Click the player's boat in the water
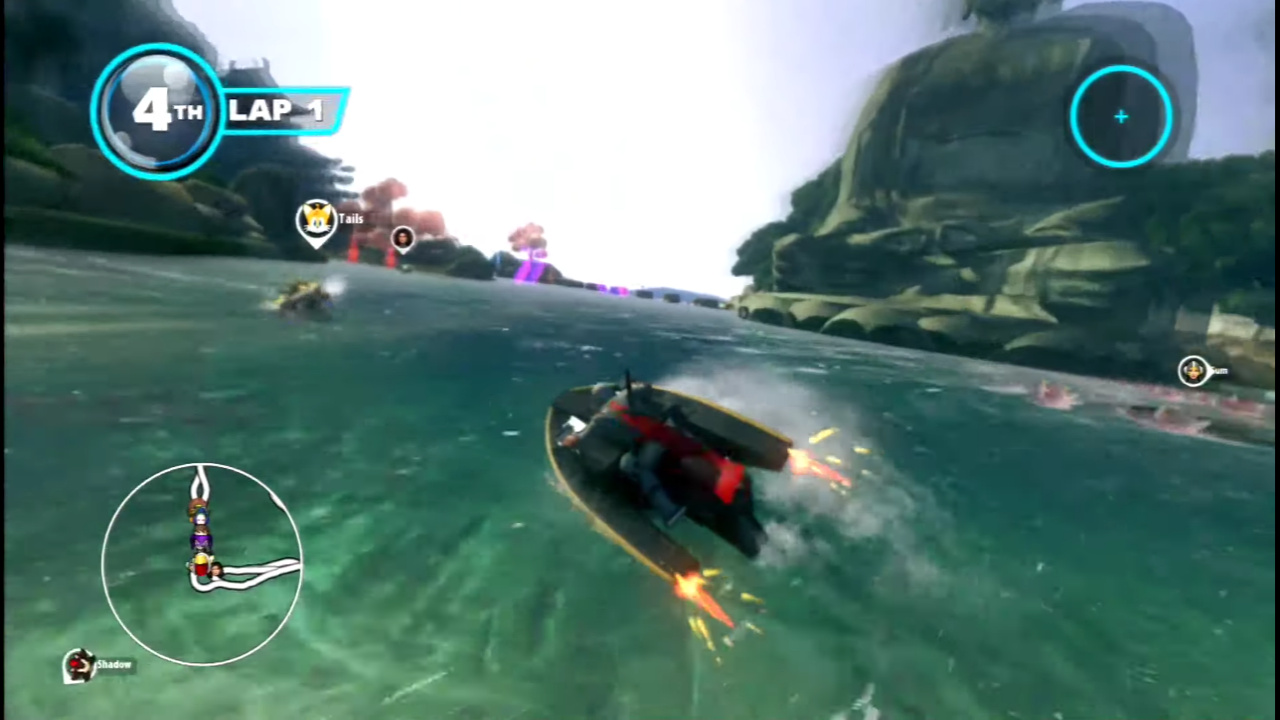 click(660, 470)
